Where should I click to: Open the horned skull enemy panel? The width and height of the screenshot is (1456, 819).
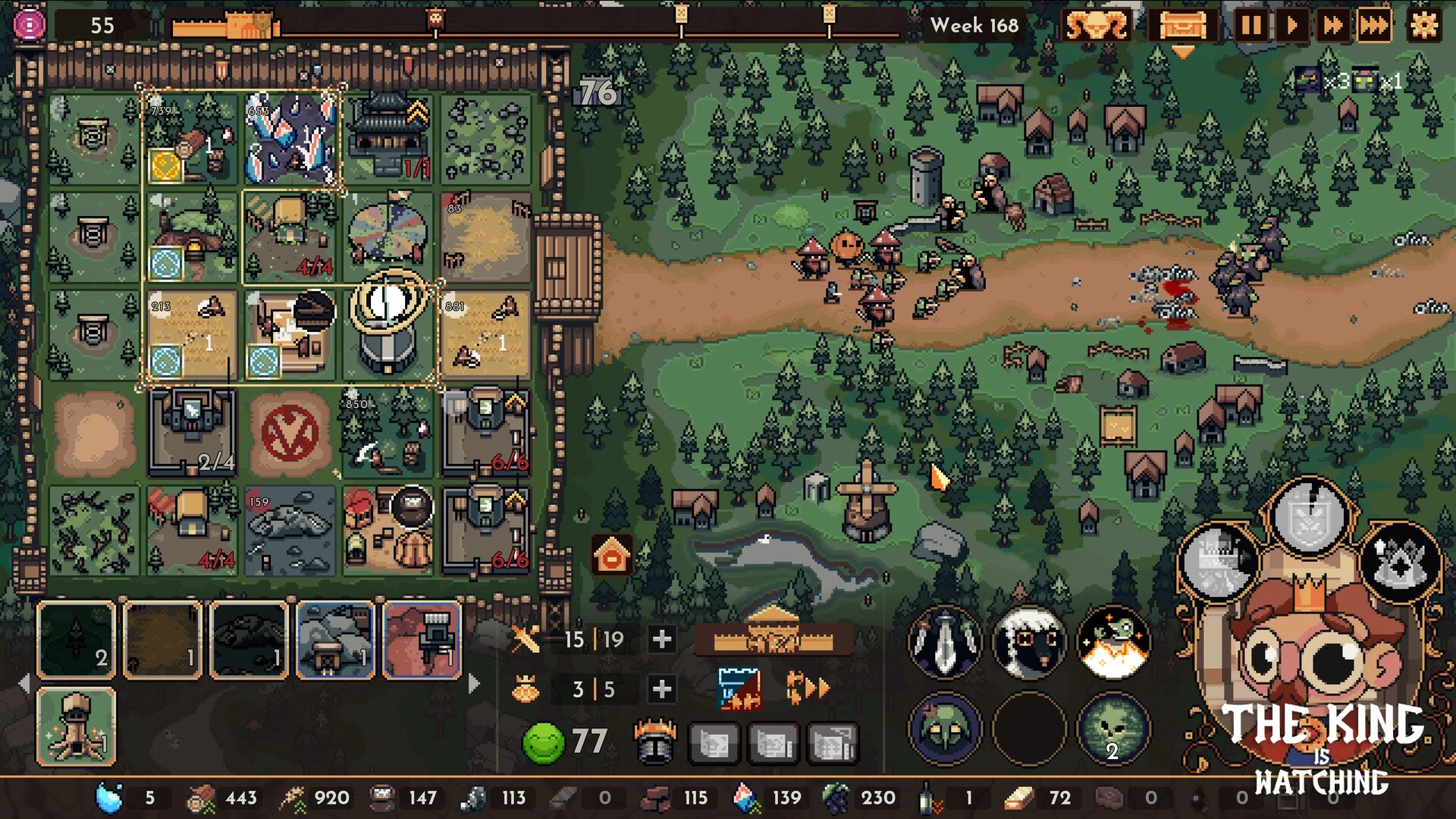click(1096, 26)
